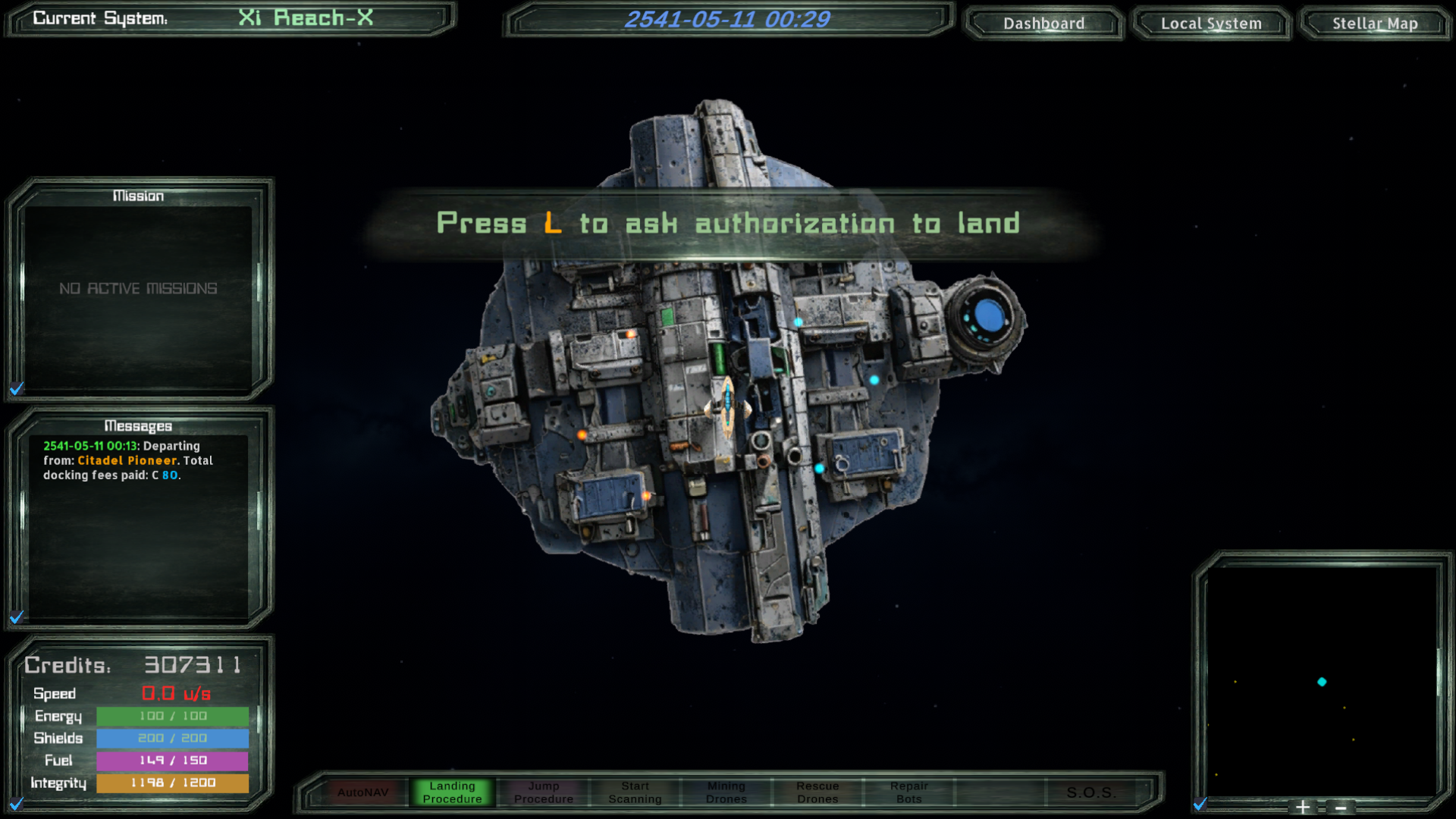Activate the AutoNAV button
Viewport: 1456px width, 819px height.
point(363,792)
